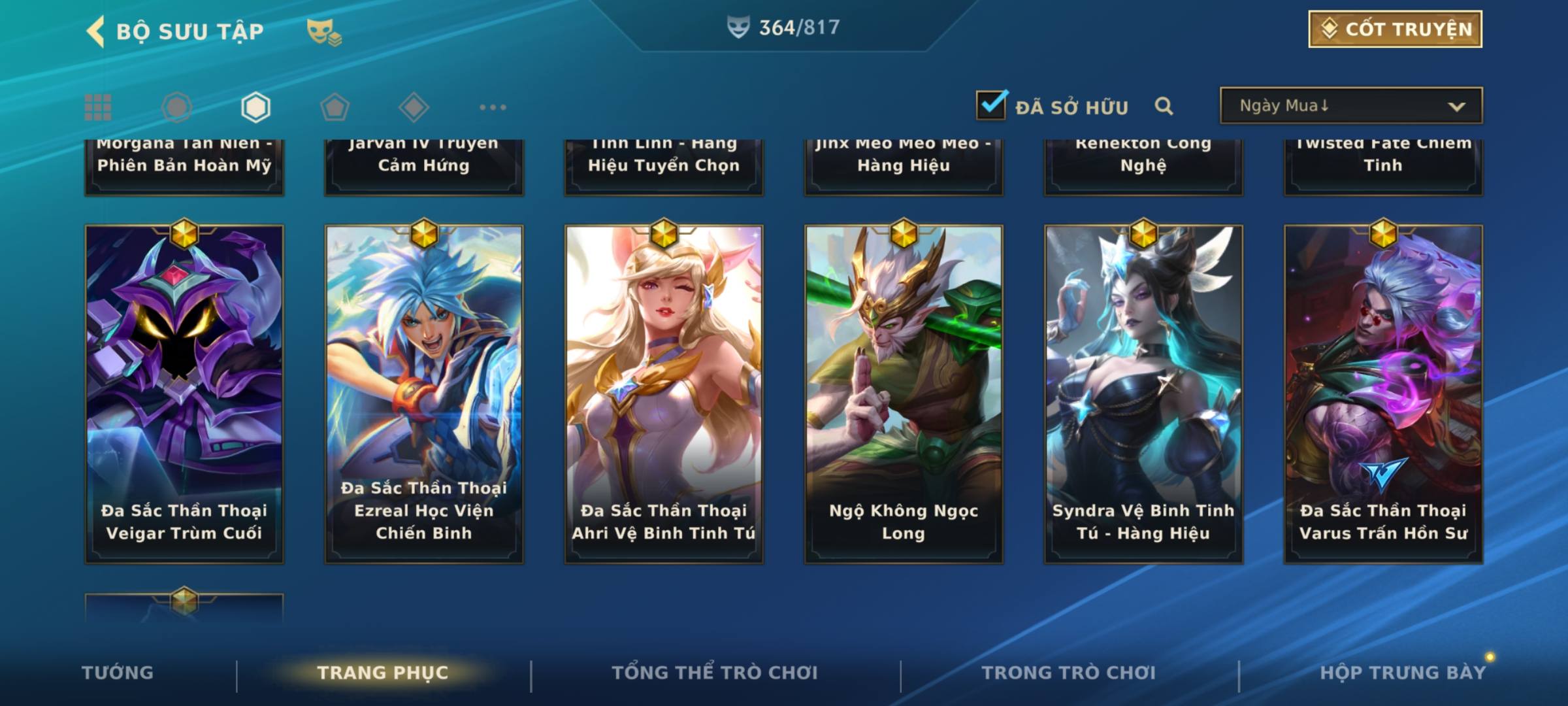1568x706 pixels.
Task: Toggle the Đã Sở Hữu checkbox
Action: pos(991,105)
